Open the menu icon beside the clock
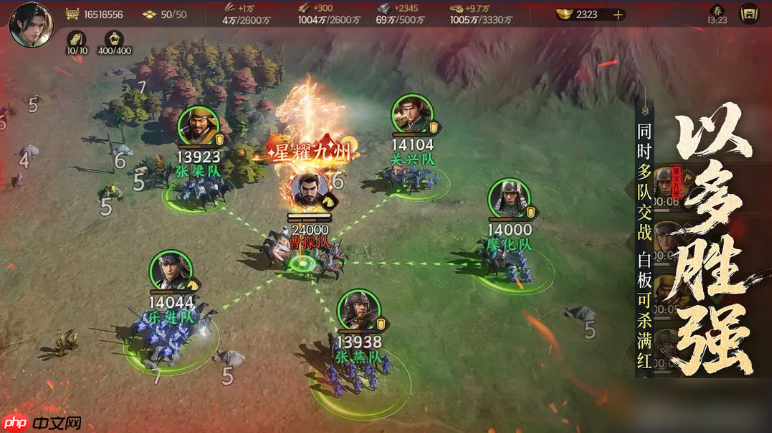The width and height of the screenshot is (772, 433). (x=748, y=14)
